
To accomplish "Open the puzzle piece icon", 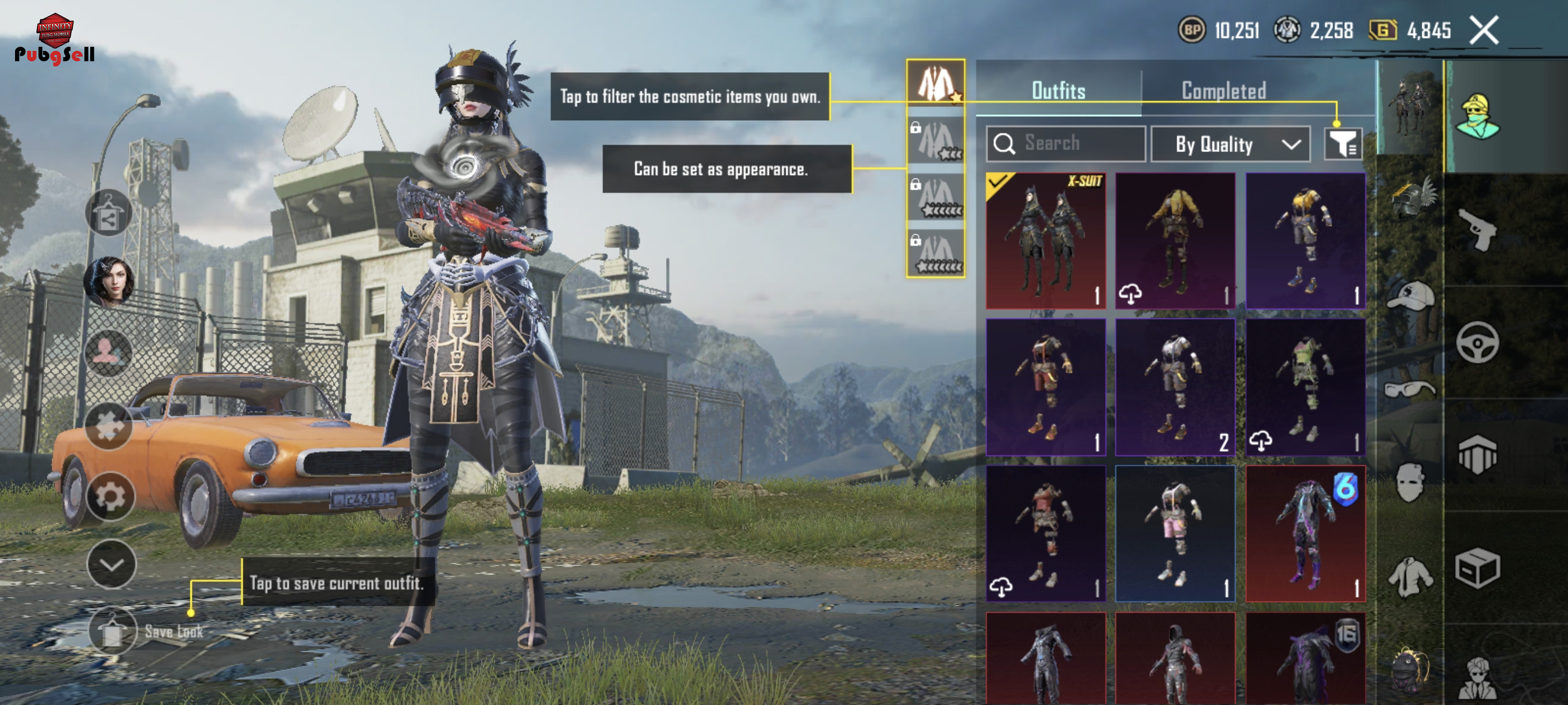I will pyautogui.click(x=109, y=425).
